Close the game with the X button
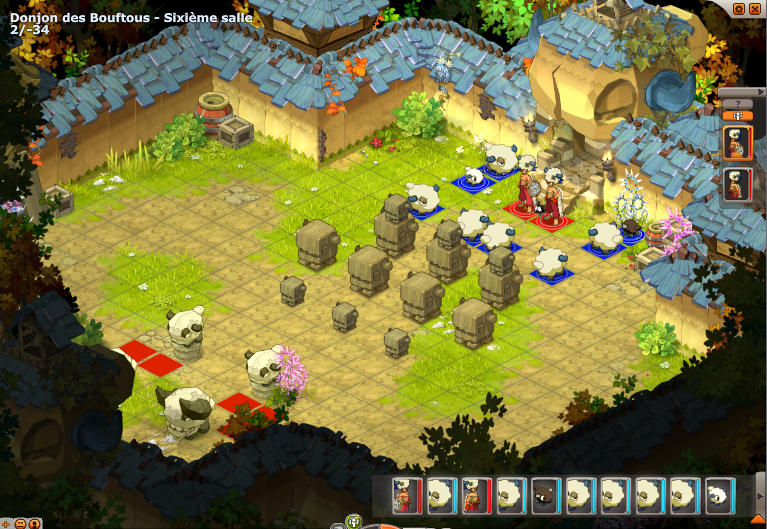Screen dimensions: 767x529 pos(755,9)
